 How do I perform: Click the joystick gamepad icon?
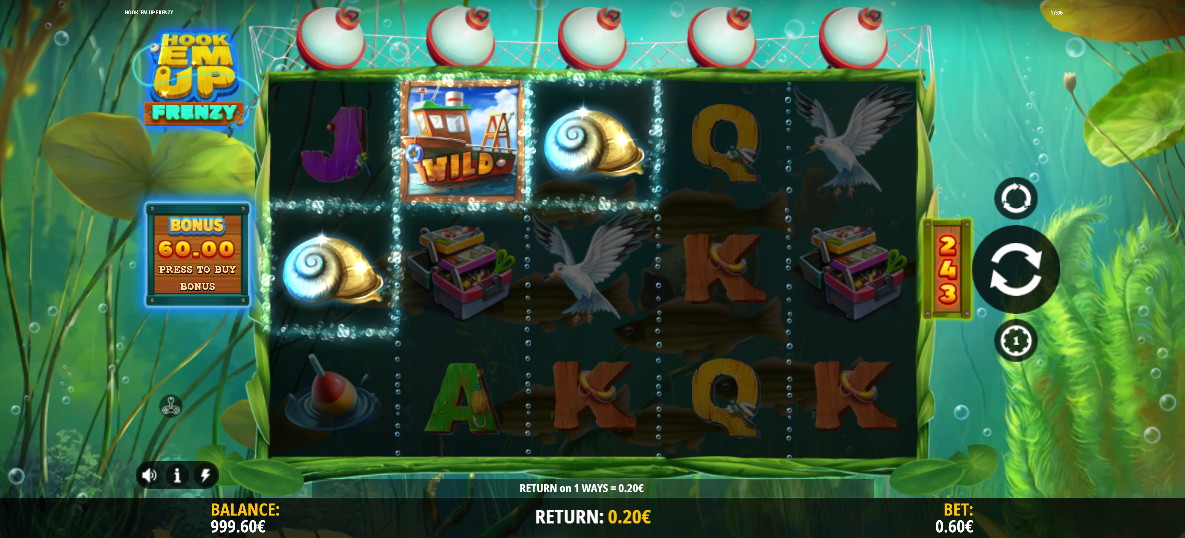pos(171,406)
